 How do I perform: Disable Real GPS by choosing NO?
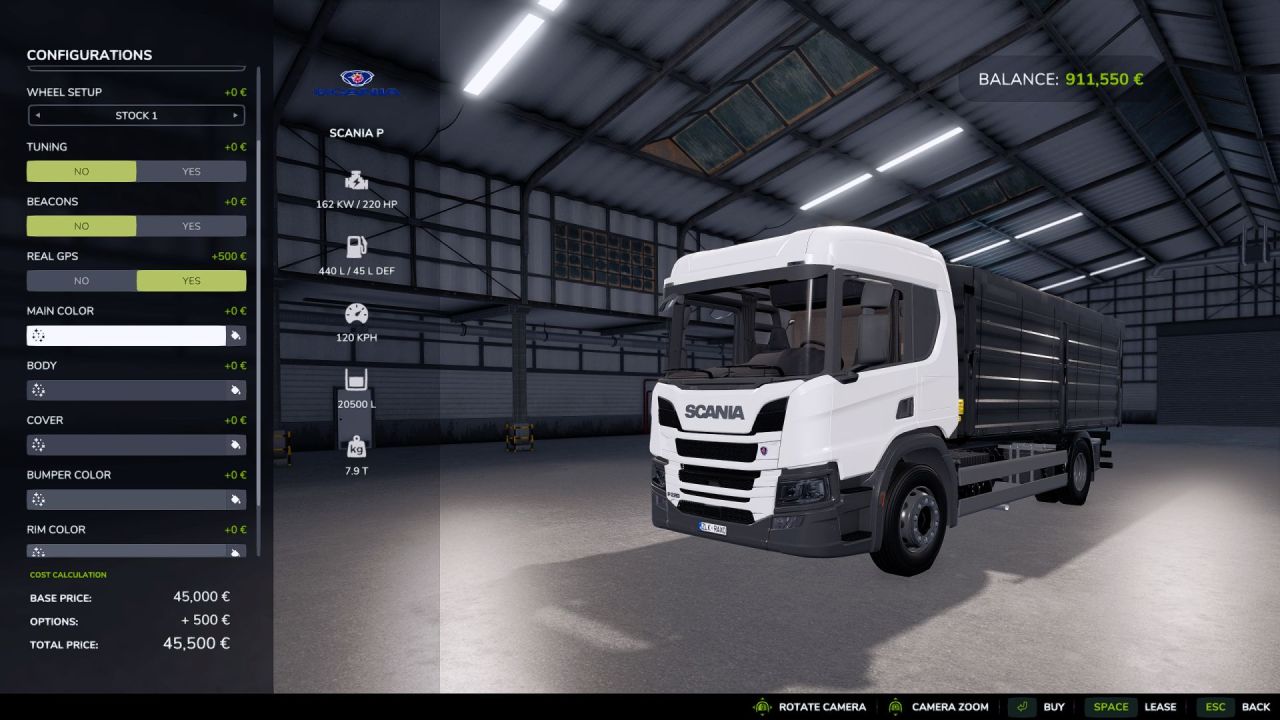pyautogui.click(x=81, y=280)
